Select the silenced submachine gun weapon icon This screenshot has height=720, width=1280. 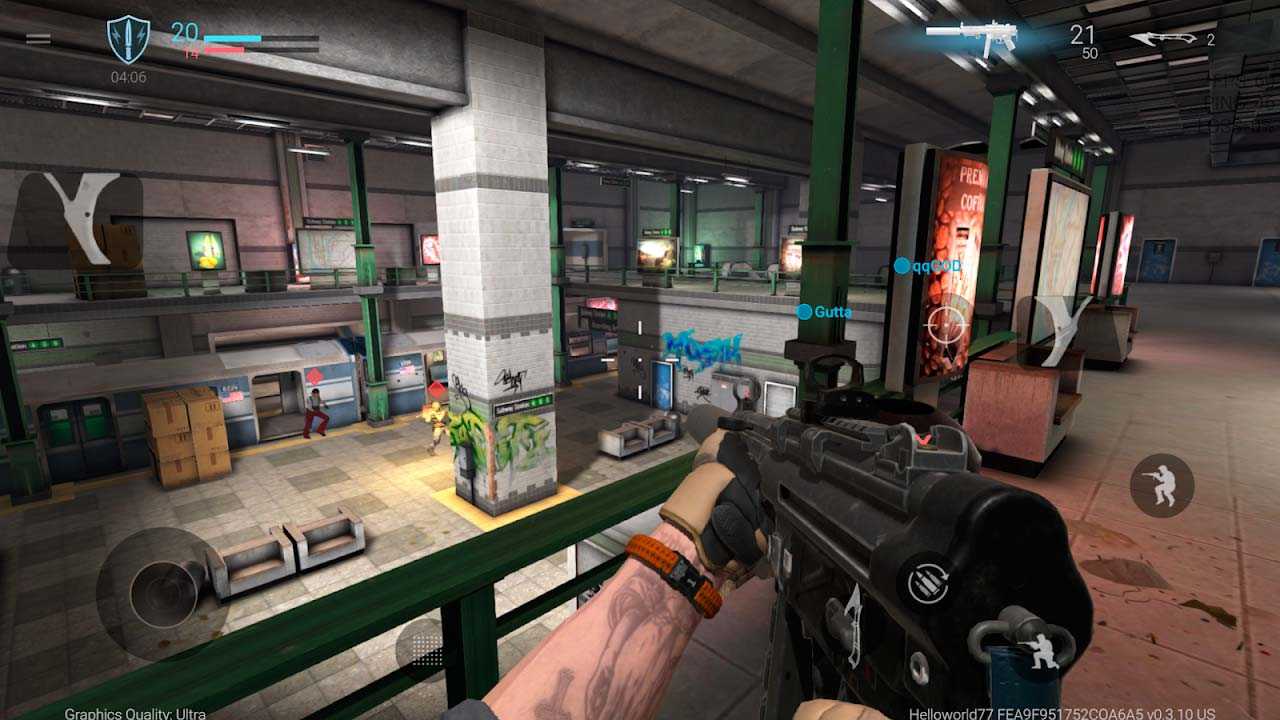point(971,37)
